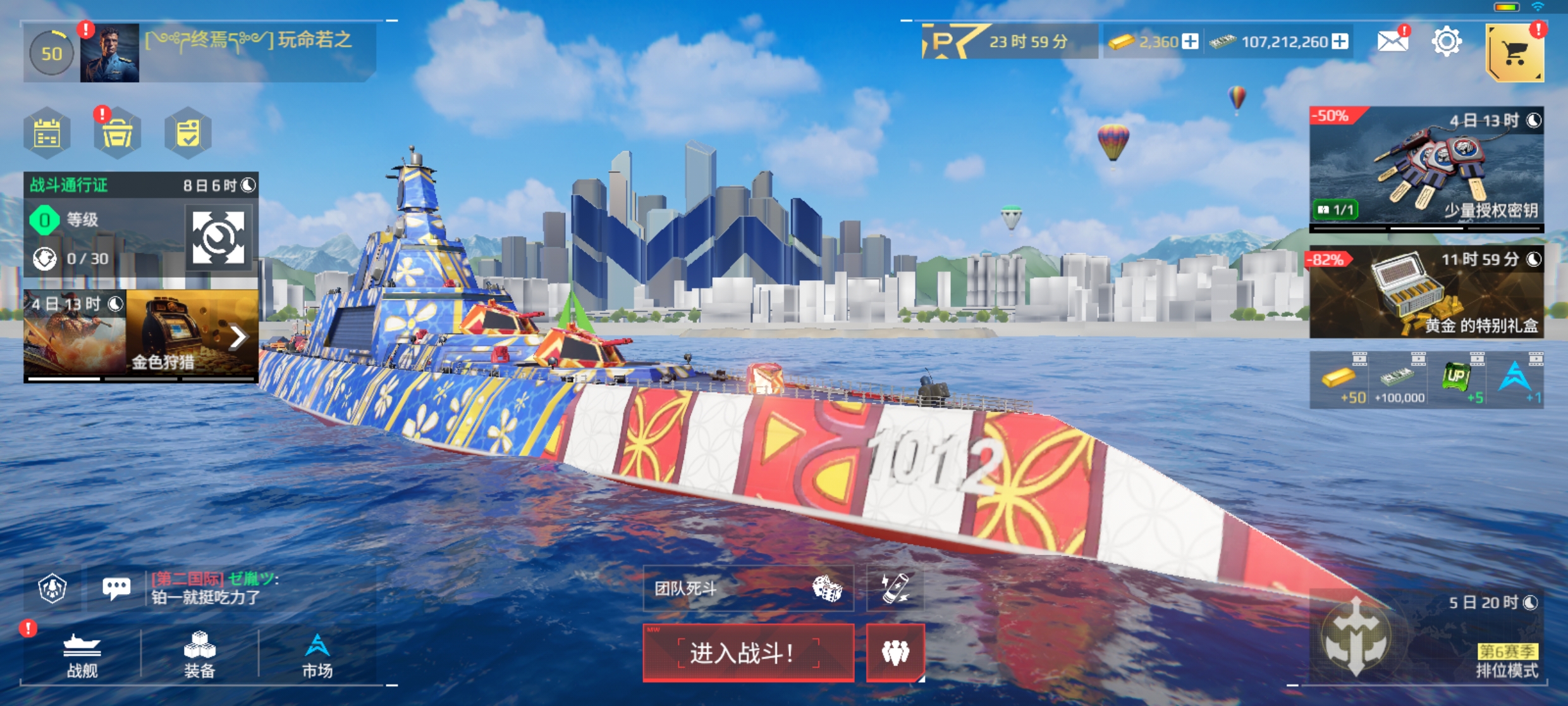Open the settings gear icon

[1446, 42]
